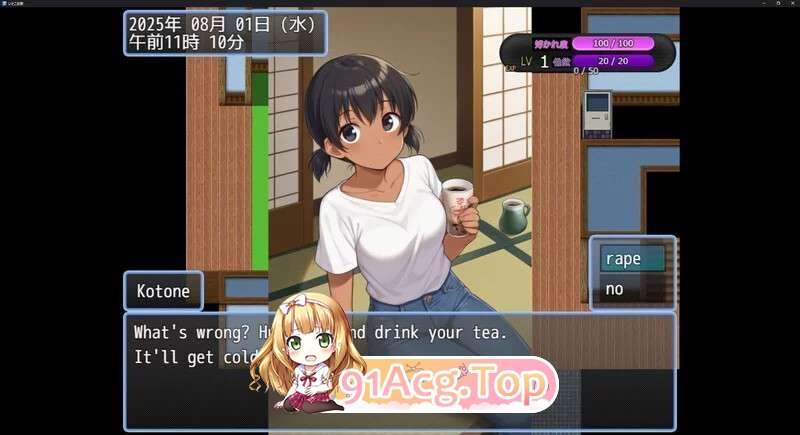Screen dimensions: 800x435
Task: Maximize the game window
Action: tap(777, 3)
